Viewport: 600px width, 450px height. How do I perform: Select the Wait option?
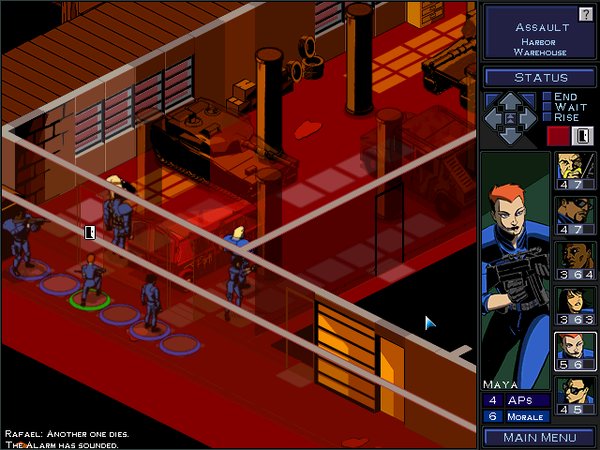[545, 107]
